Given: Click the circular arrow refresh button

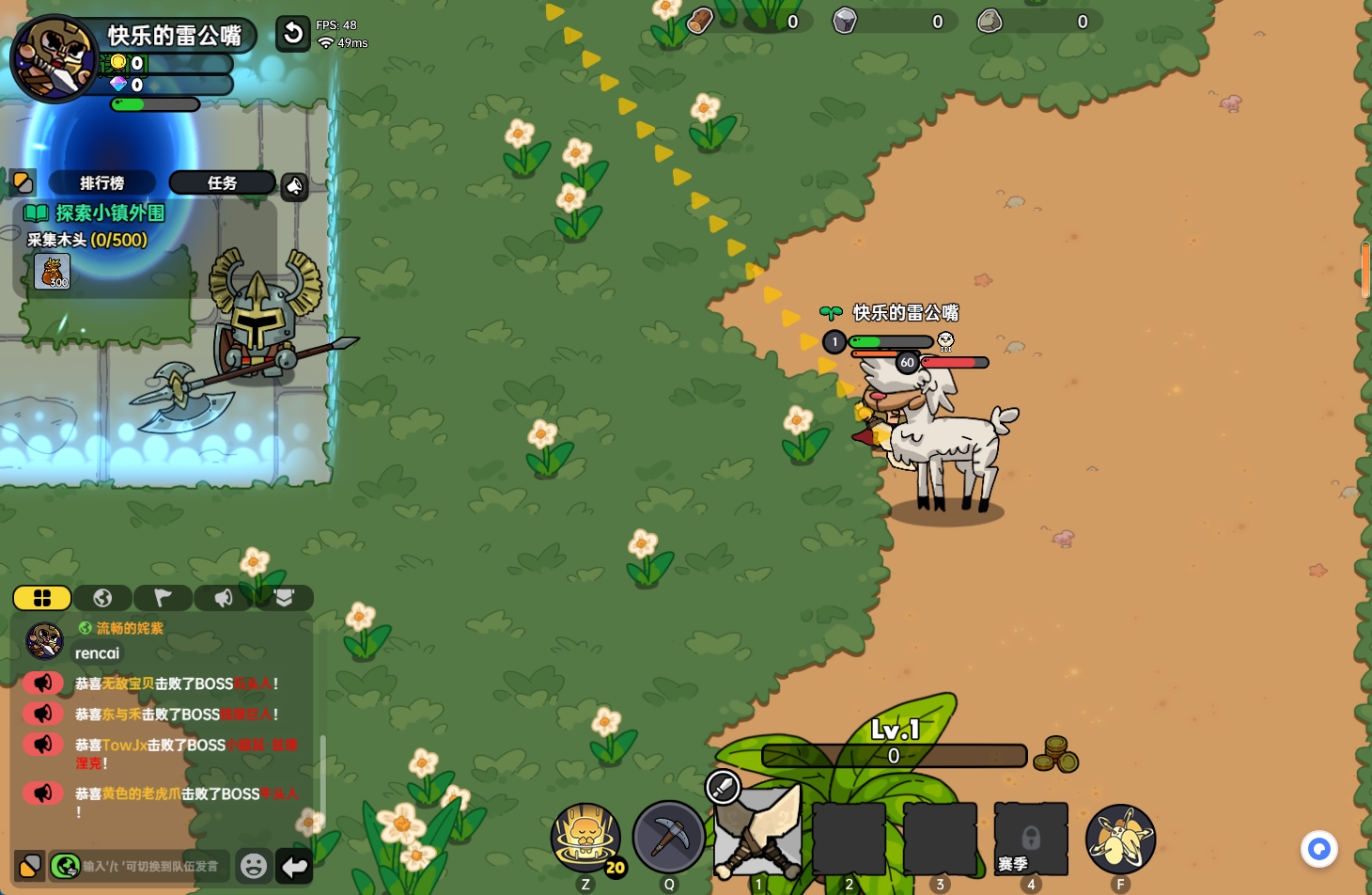Looking at the screenshot, I should 293,35.
